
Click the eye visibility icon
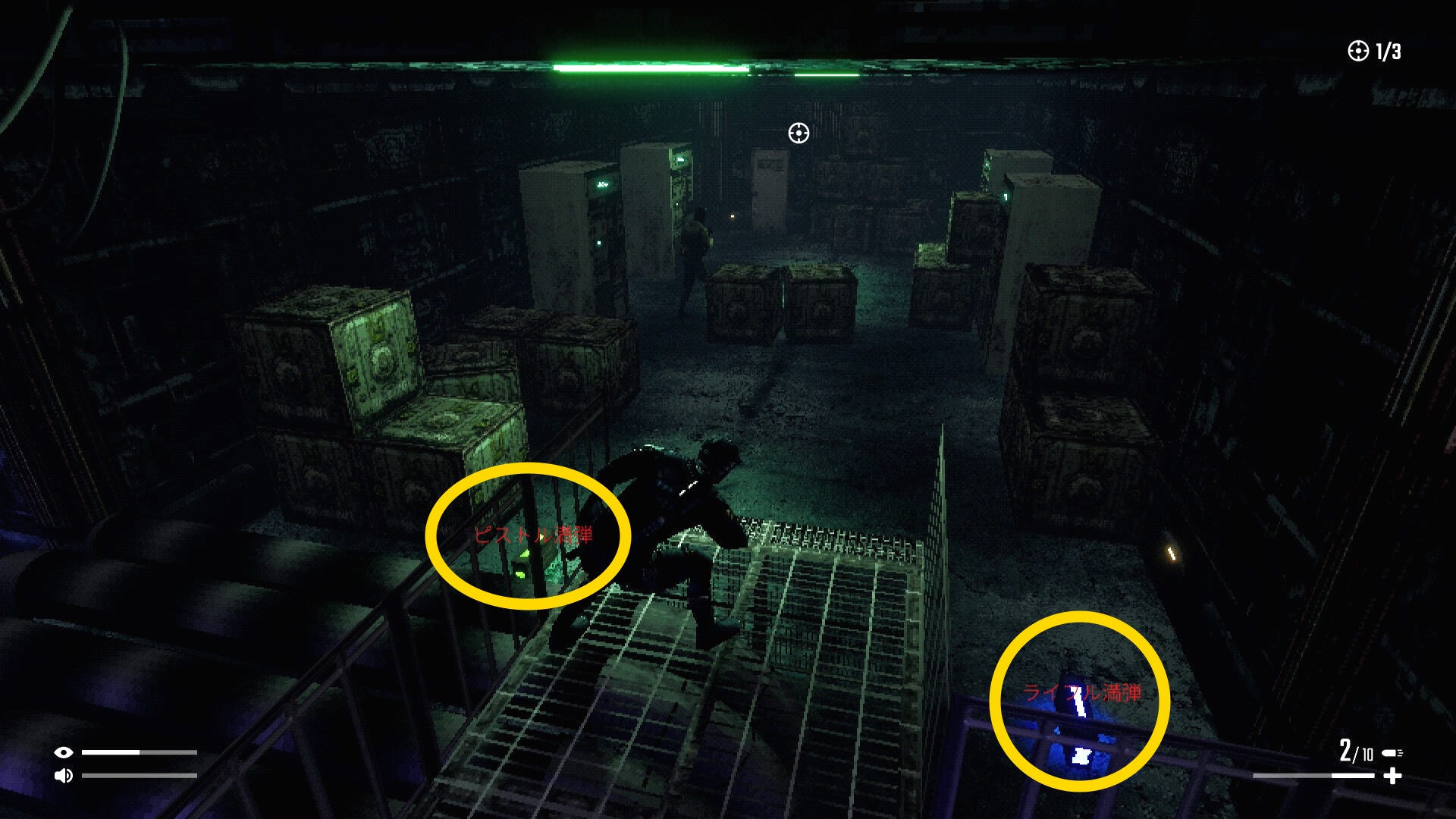[64, 752]
